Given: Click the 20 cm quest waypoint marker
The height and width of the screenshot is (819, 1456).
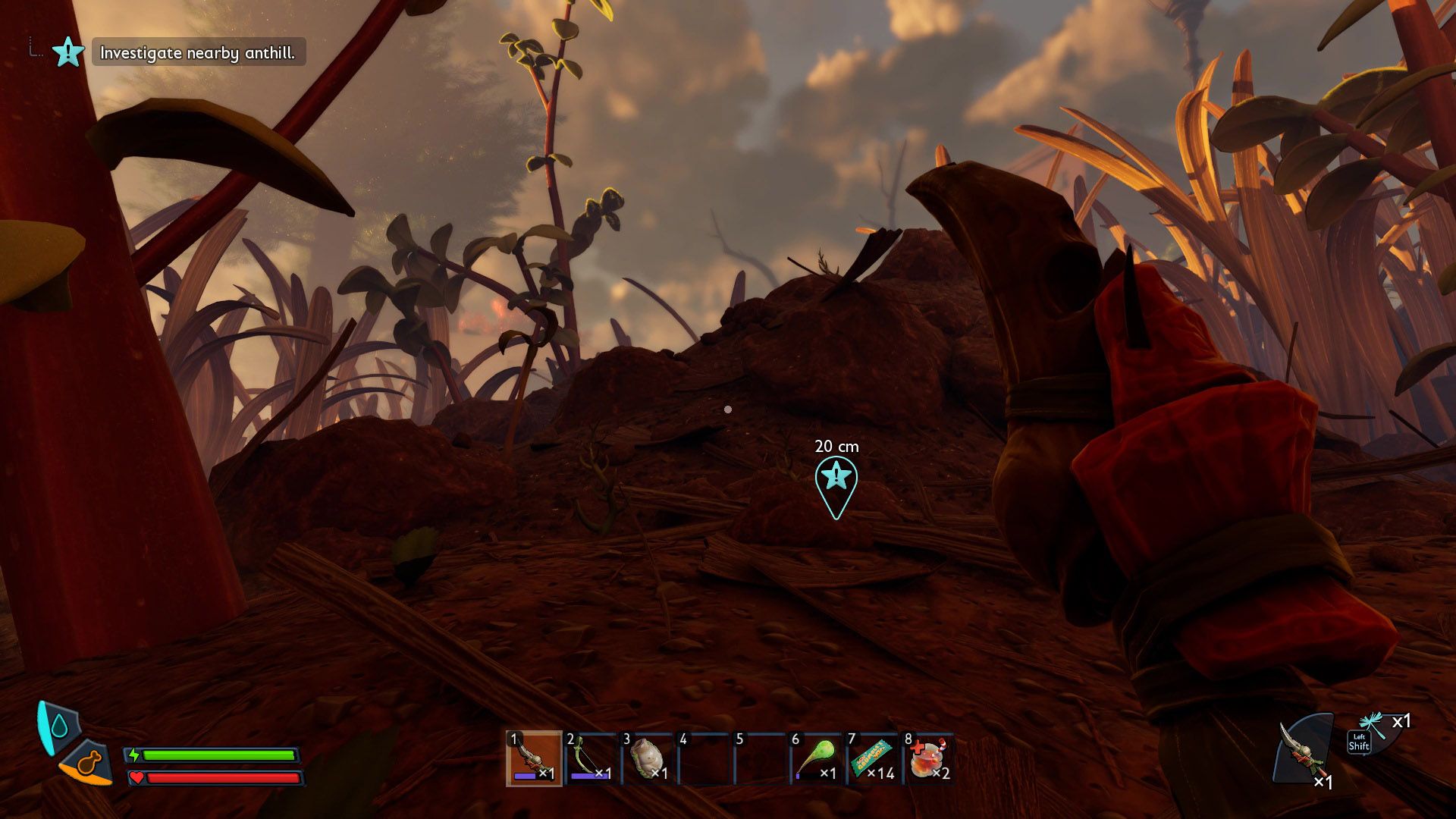Looking at the screenshot, I should point(836,482).
